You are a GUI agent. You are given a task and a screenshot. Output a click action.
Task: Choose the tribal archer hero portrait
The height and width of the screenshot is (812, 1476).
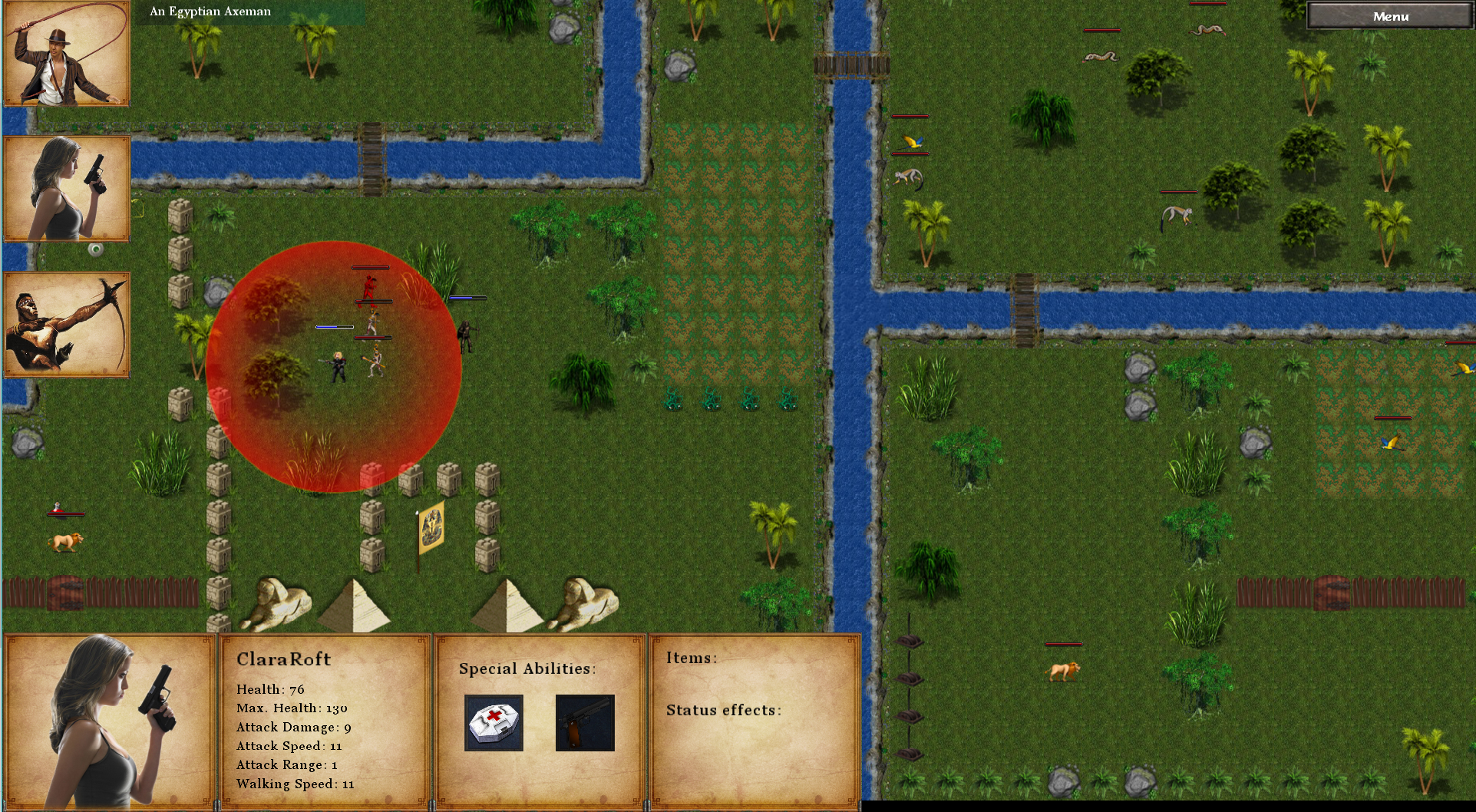(x=67, y=325)
